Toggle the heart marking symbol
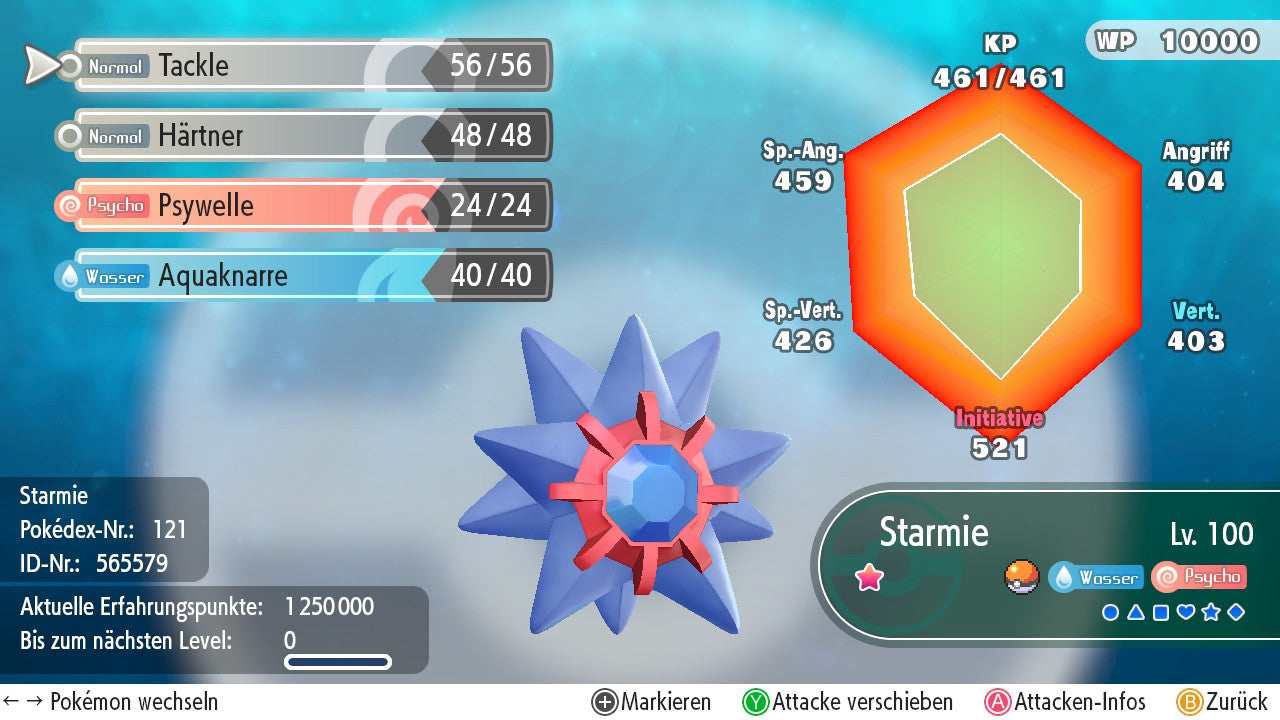This screenshot has height=720, width=1280. pyautogui.click(x=1186, y=613)
